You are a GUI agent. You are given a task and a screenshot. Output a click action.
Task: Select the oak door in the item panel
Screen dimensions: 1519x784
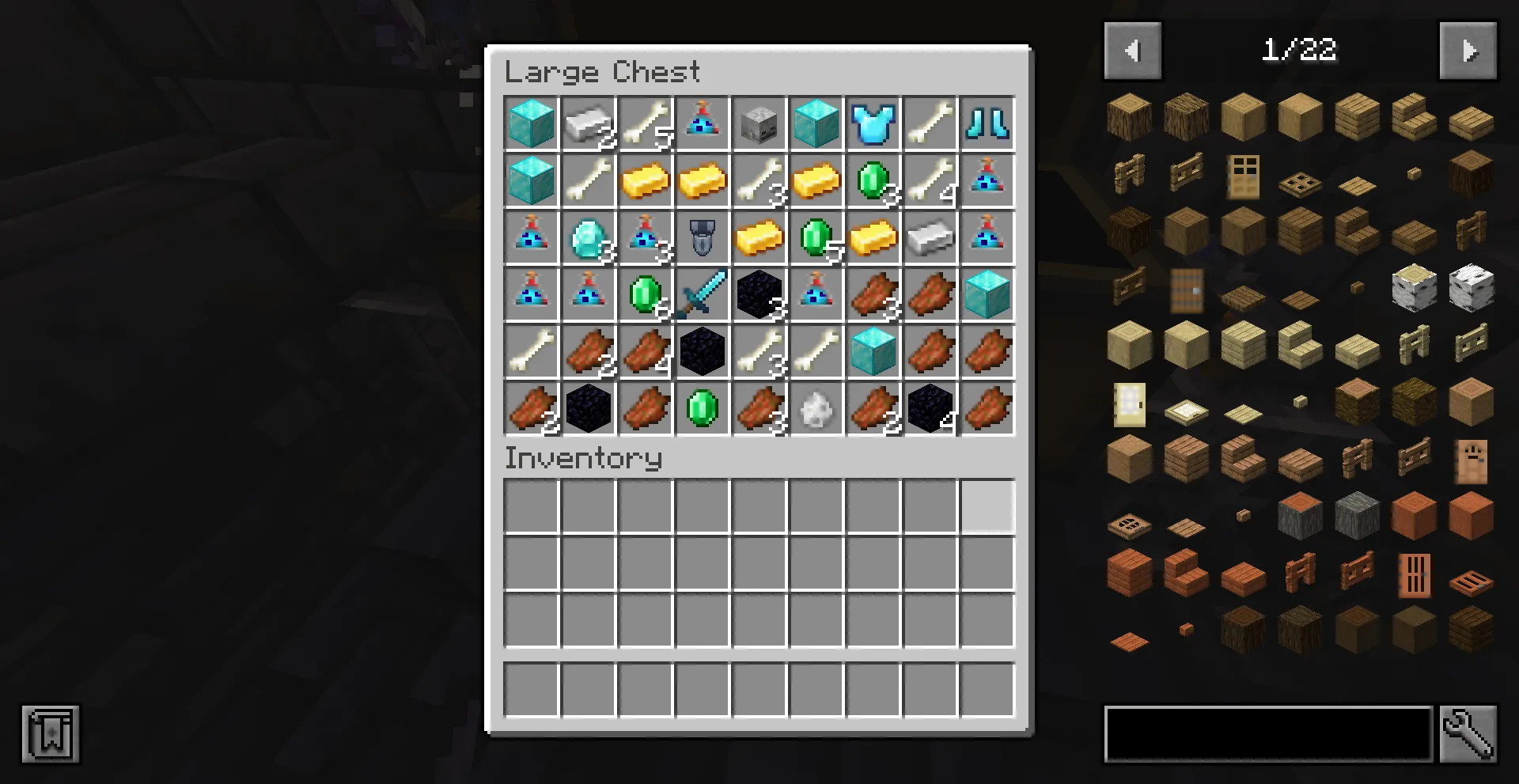1243,174
